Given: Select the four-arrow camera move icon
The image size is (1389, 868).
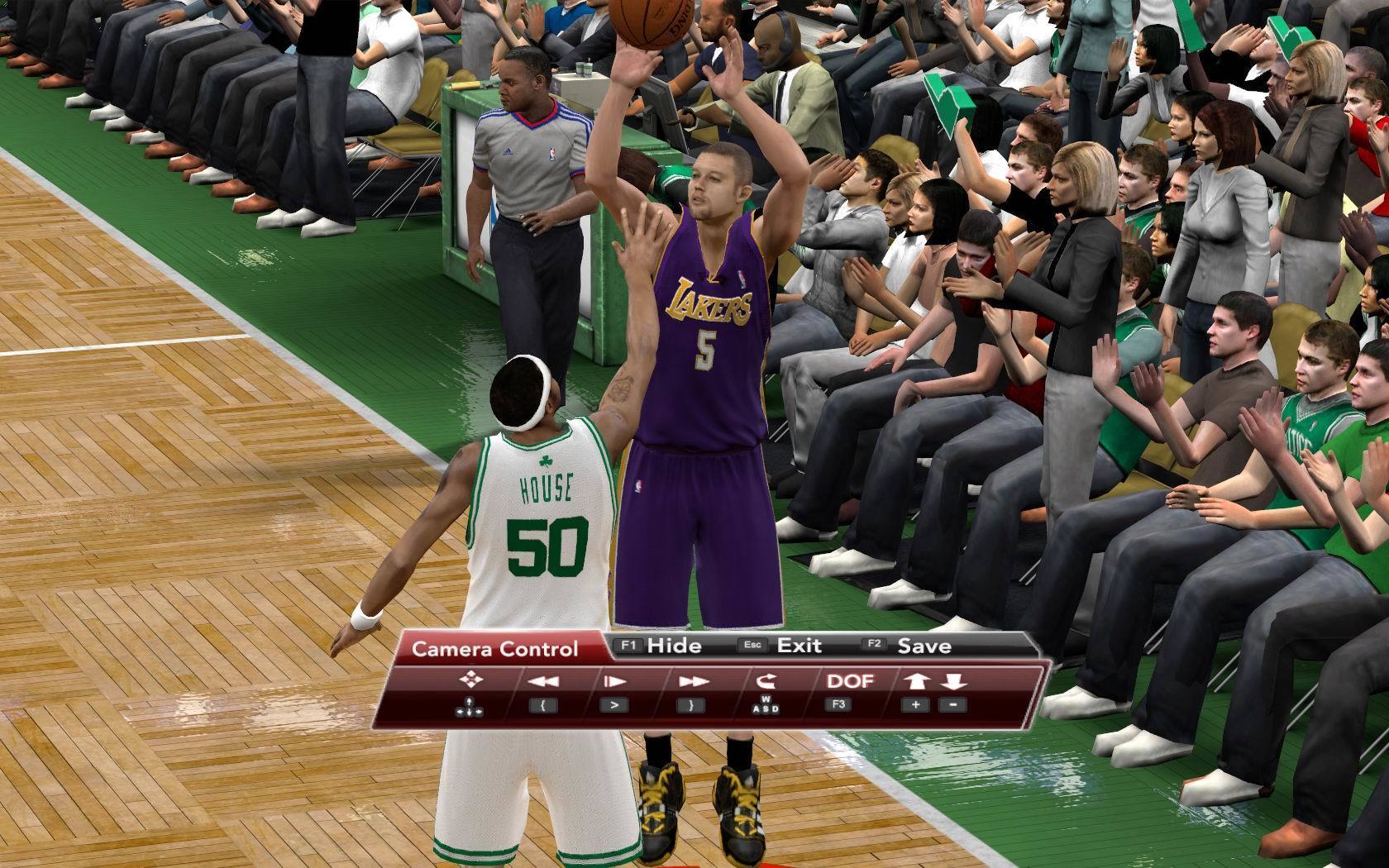Looking at the screenshot, I should [x=470, y=680].
